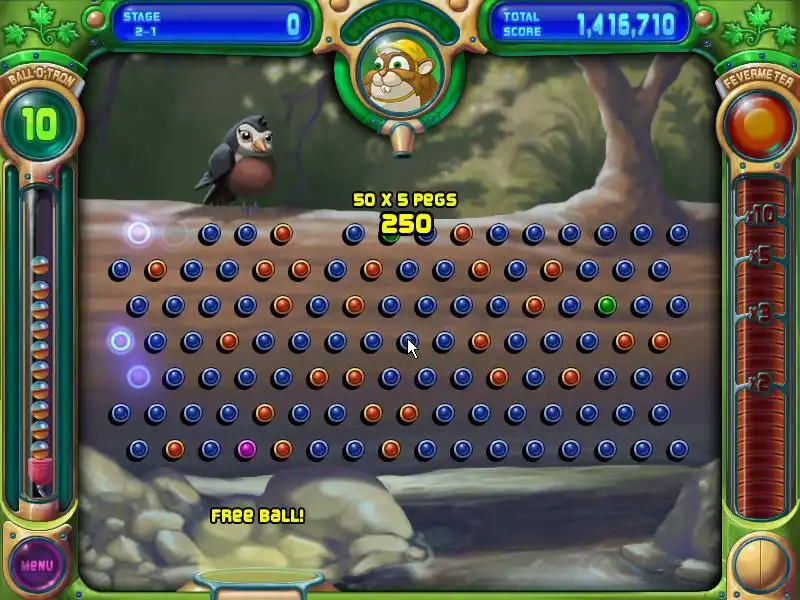This screenshot has width=800, height=600.
Task: Open the purple Menu button
Action: pos(37,564)
